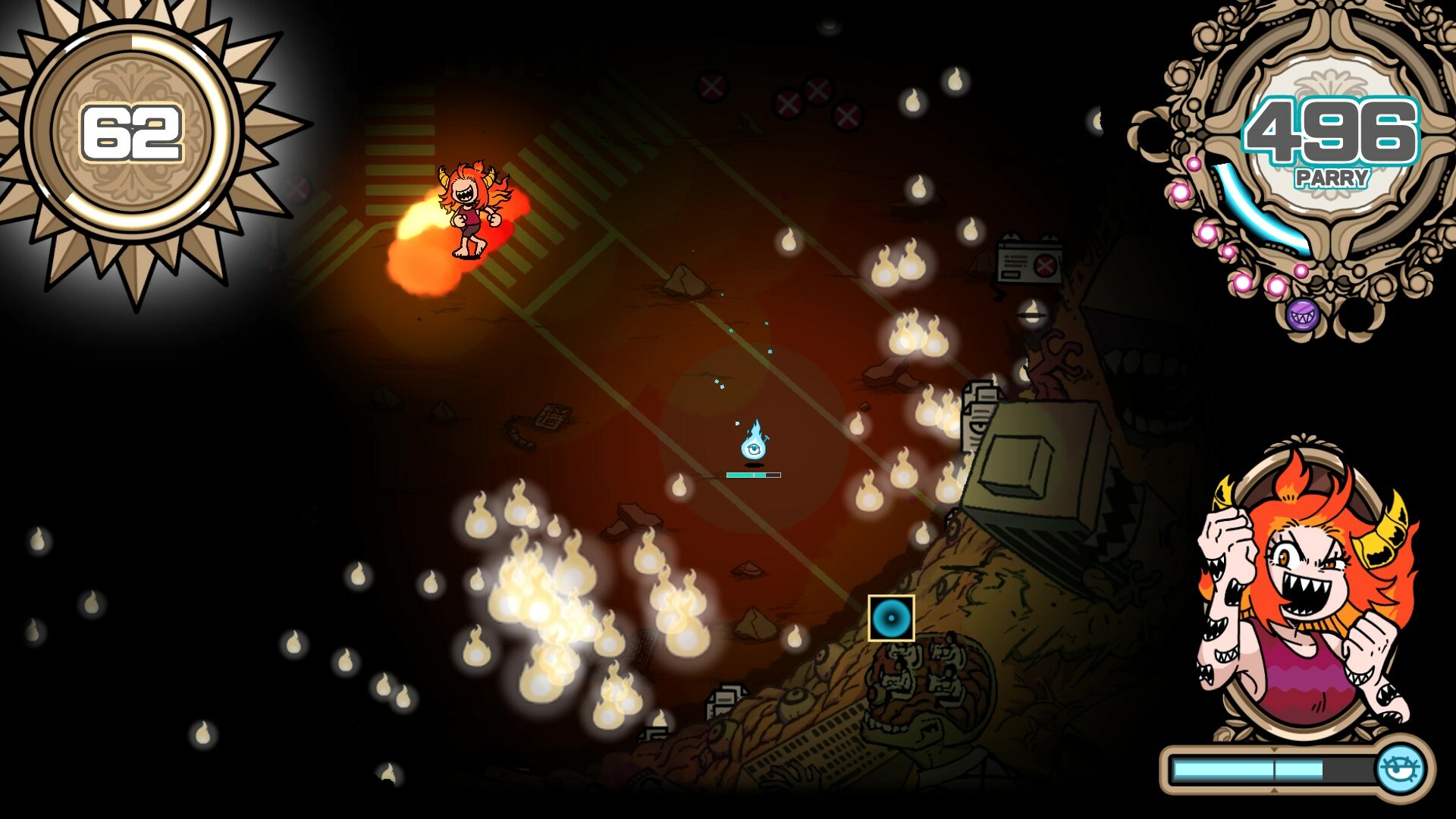The width and height of the screenshot is (1456, 819).
Task: Toggle the topmost pink orb on the parry frame
Action: click(1194, 165)
